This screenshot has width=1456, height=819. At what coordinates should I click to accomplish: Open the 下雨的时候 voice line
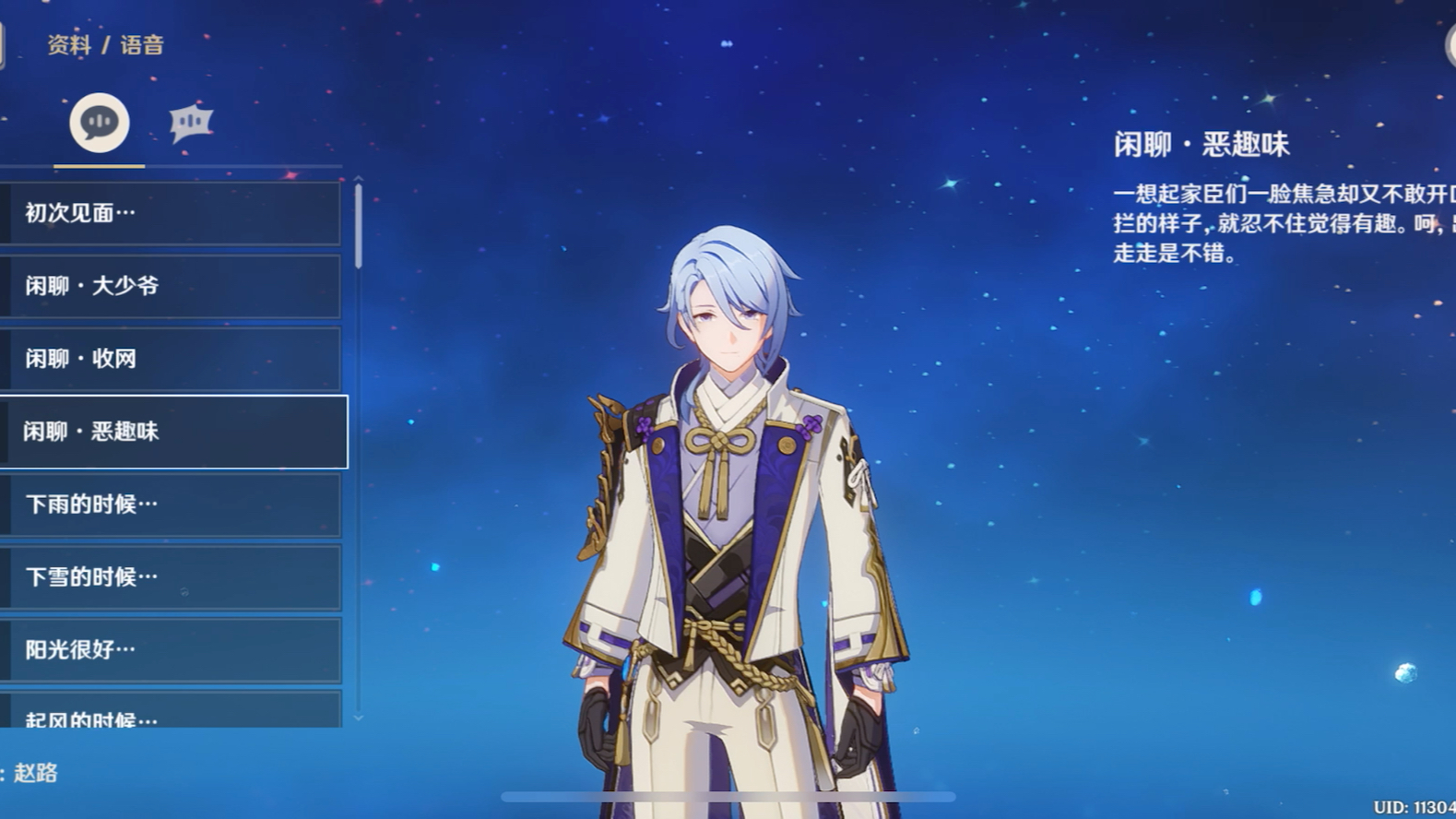[171, 504]
